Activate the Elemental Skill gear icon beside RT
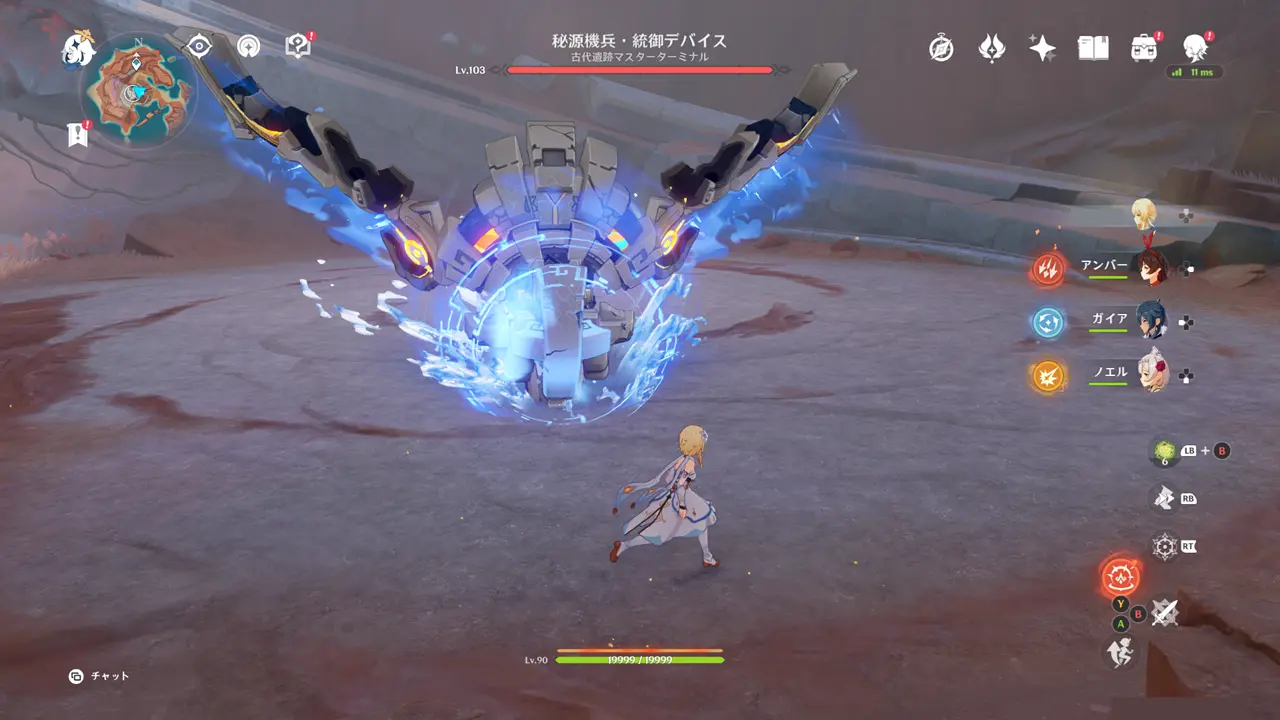The image size is (1280, 720). [x=1163, y=547]
